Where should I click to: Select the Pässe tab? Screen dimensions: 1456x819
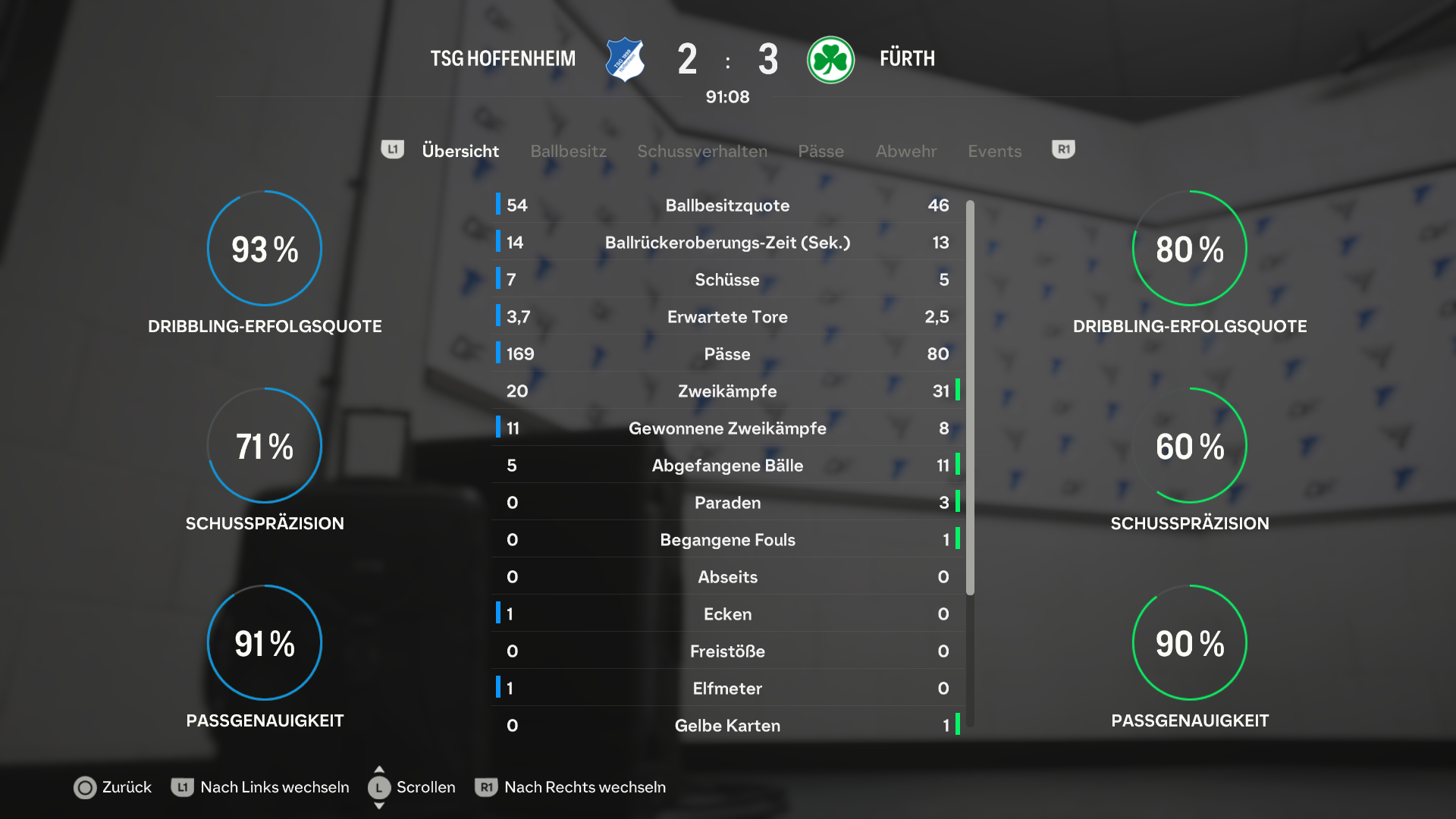(x=821, y=151)
